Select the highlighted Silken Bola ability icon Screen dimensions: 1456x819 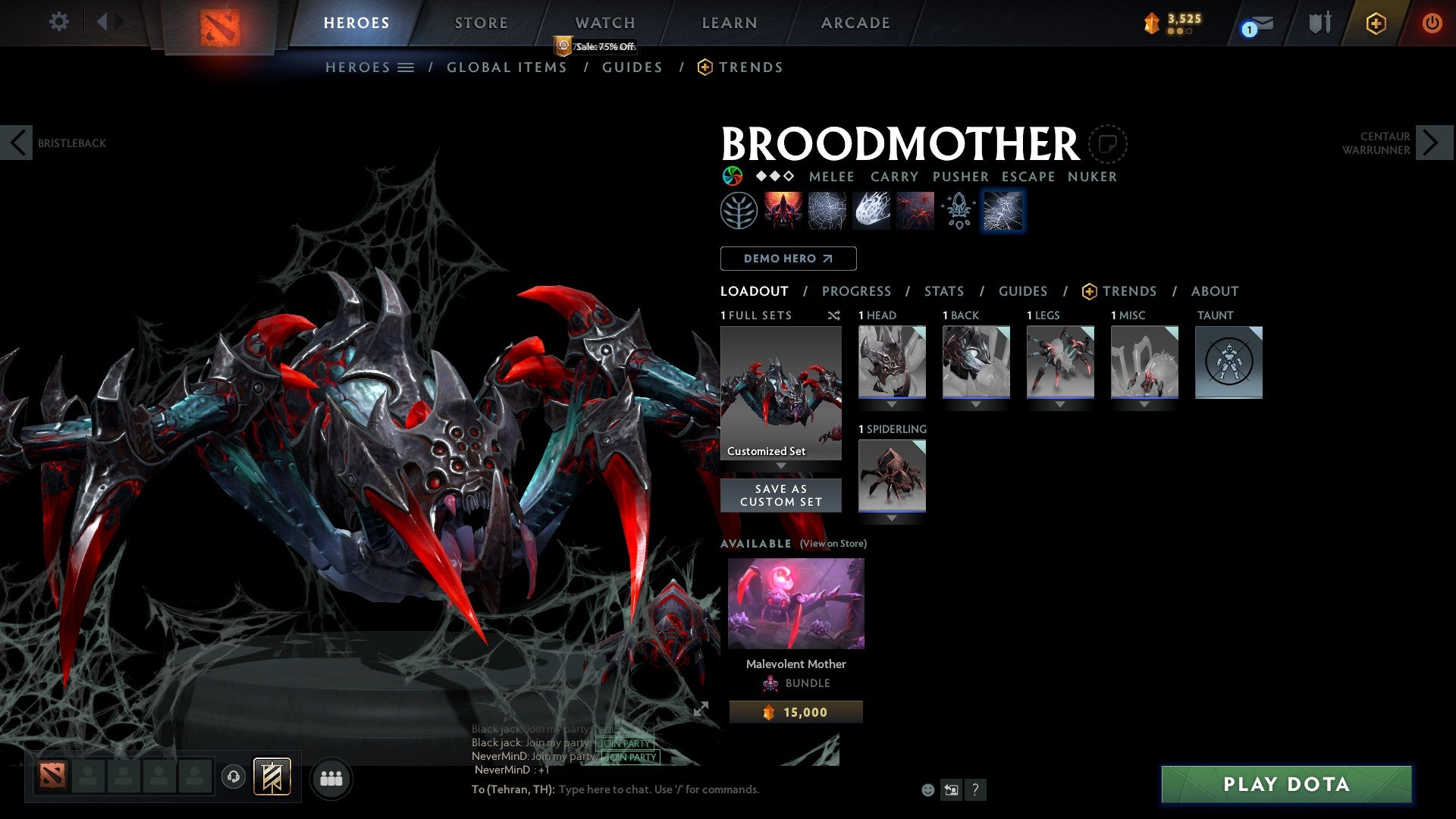(x=1003, y=210)
